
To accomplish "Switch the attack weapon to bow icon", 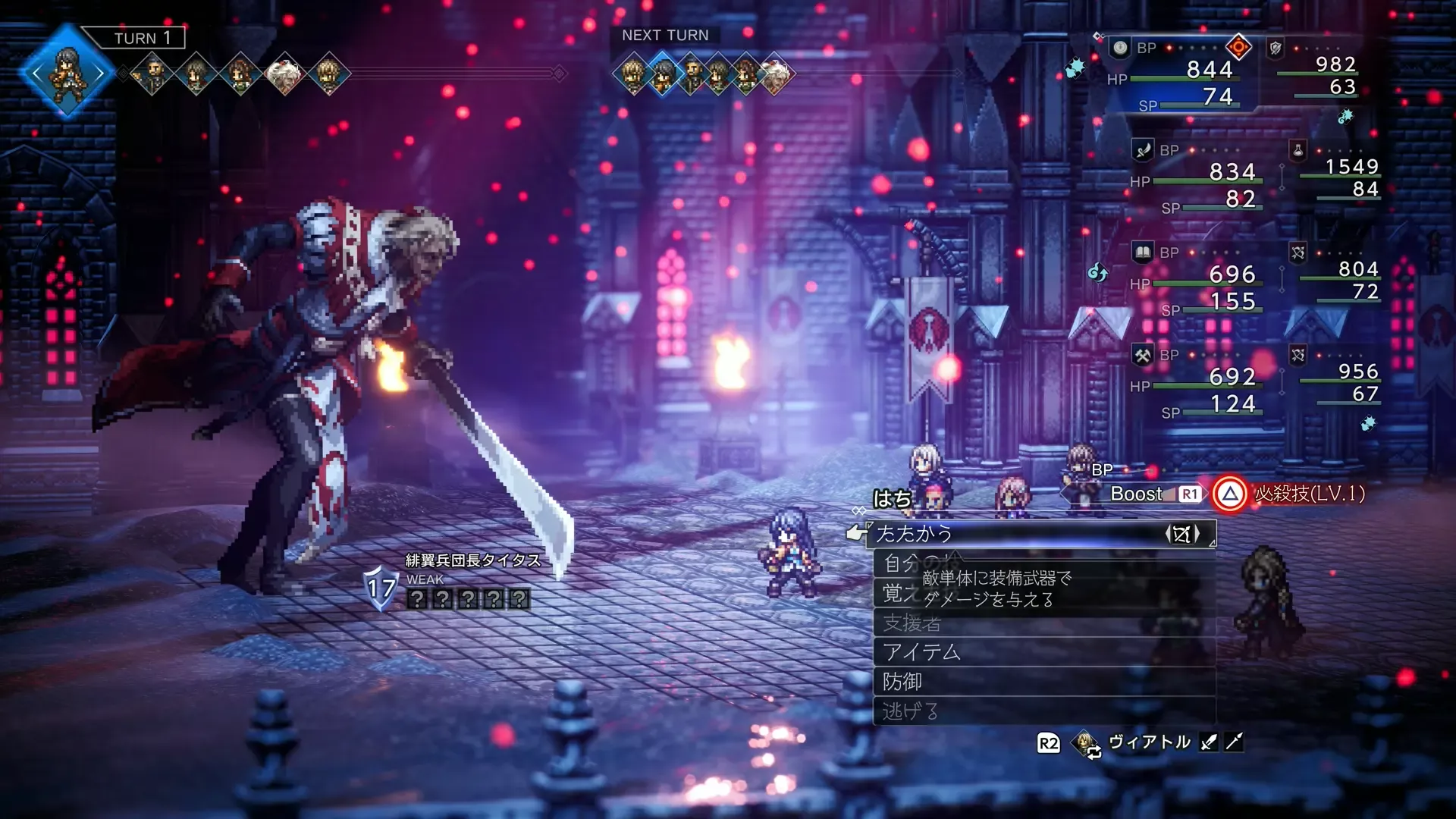I will click(x=1181, y=534).
